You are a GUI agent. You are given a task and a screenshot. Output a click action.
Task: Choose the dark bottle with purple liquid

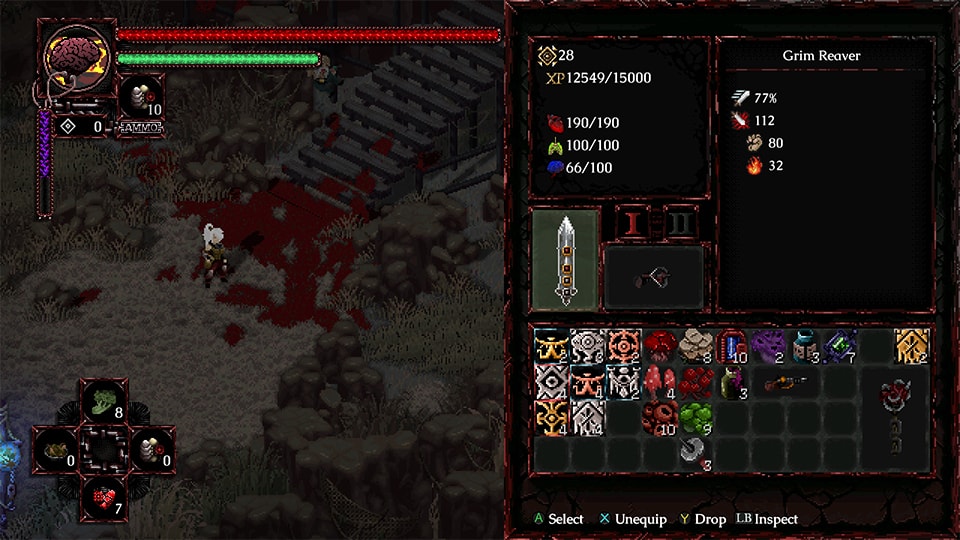click(x=731, y=381)
